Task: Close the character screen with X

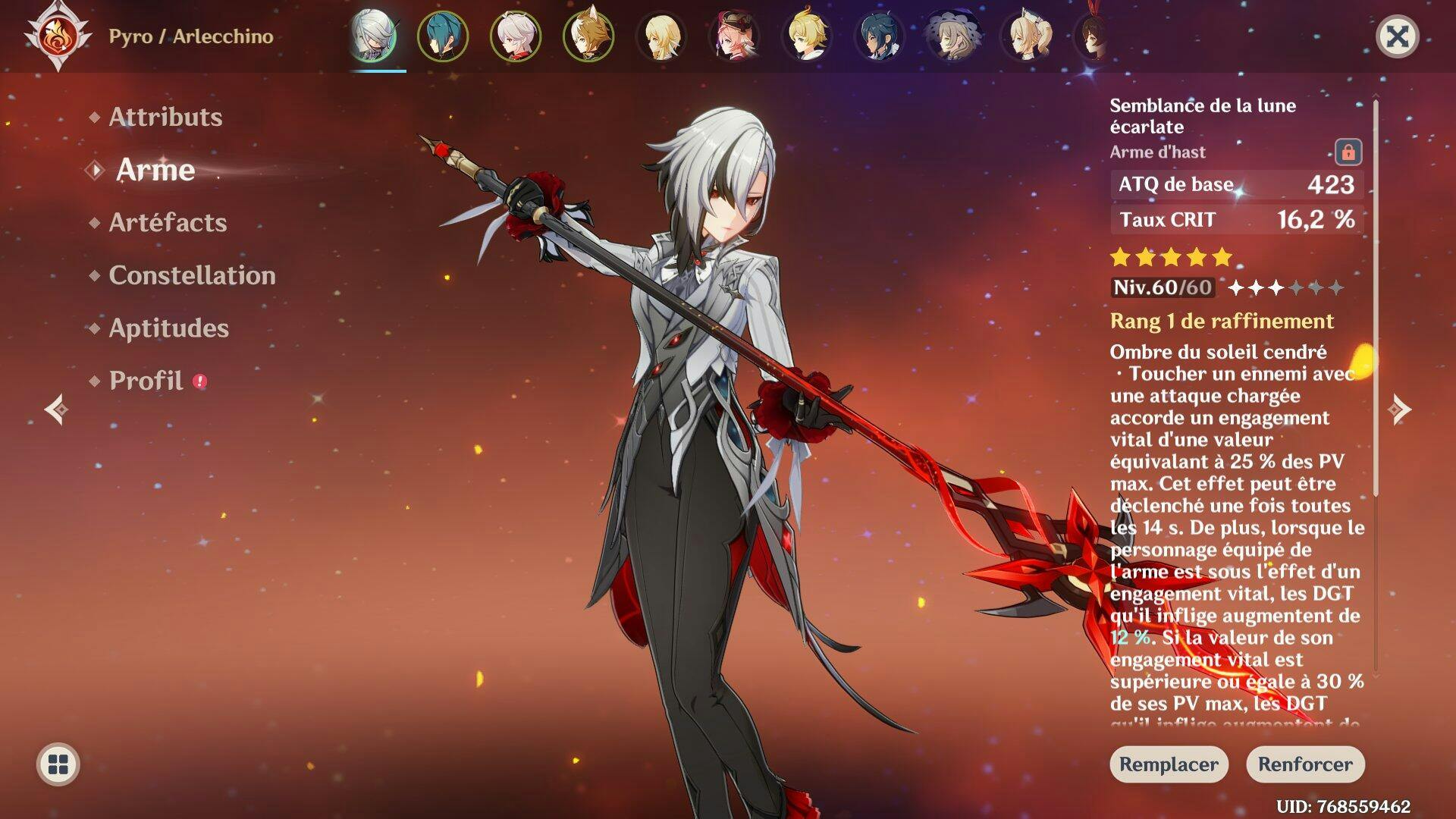Action: pyautogui.click(x=1397, y=36)
